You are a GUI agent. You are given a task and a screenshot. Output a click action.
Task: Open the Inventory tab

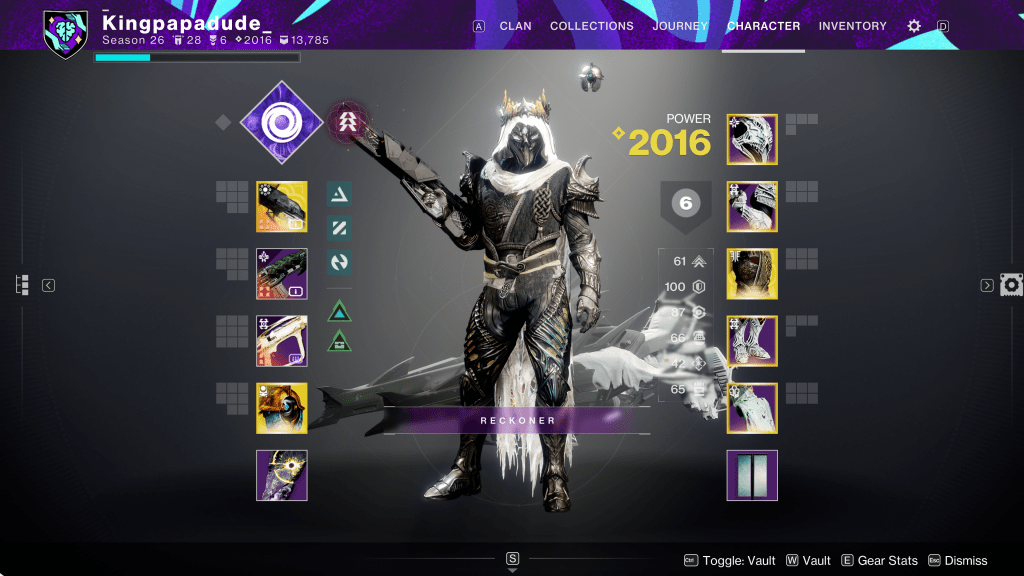tap(852, 26)
